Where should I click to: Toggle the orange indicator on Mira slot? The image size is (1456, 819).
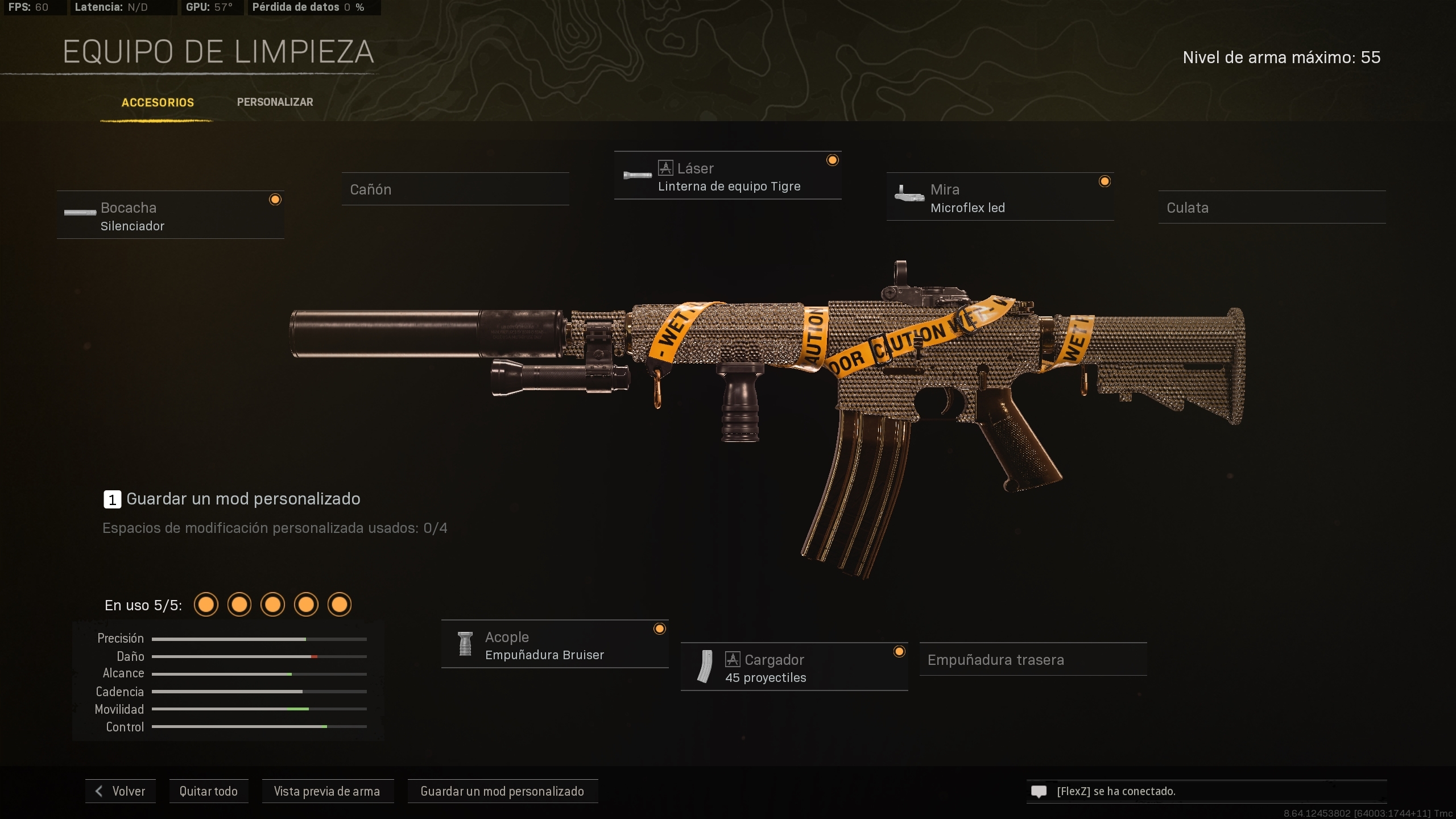[1105, 181]
